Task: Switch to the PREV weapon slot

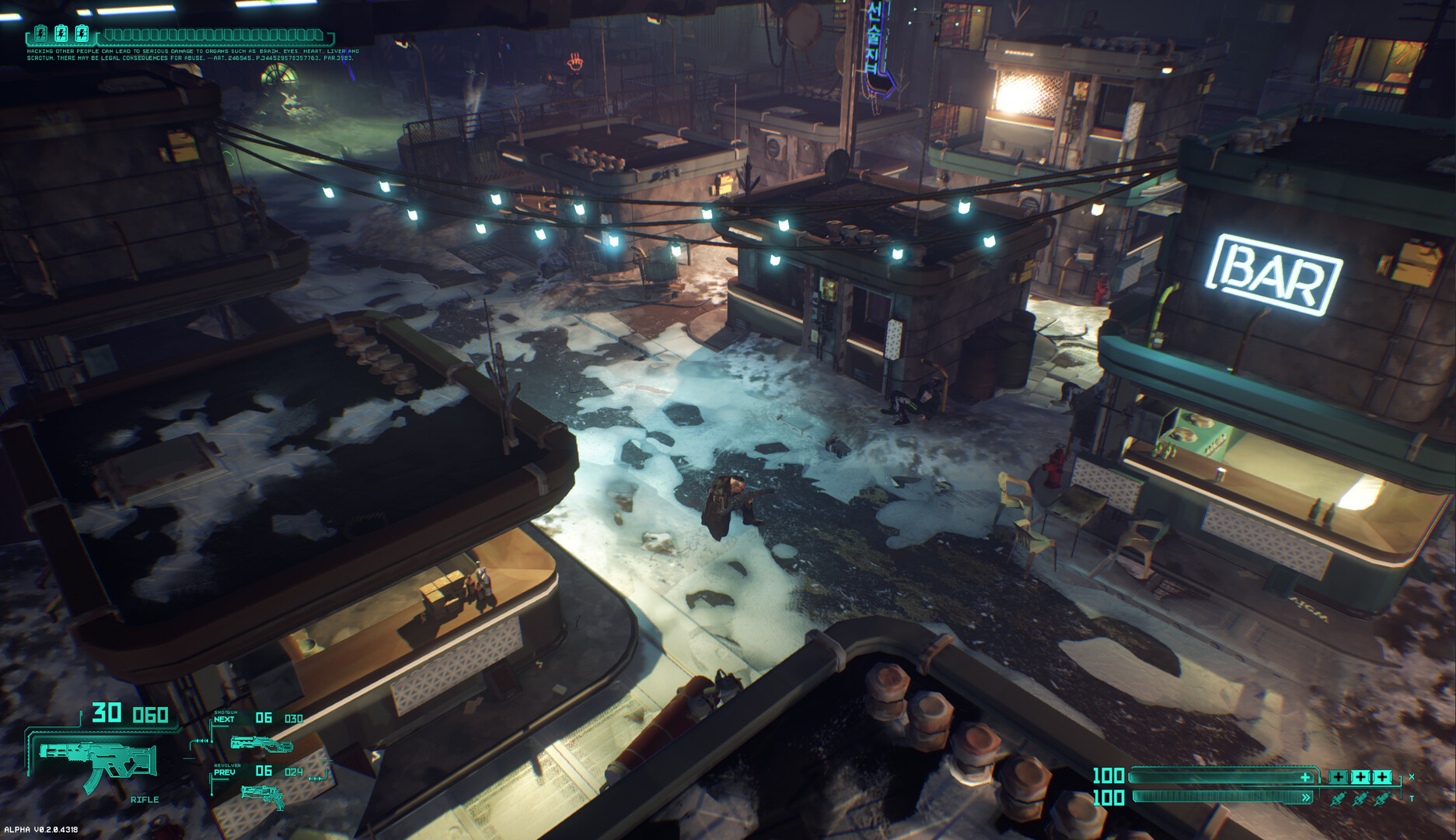Action: point(225,772)
